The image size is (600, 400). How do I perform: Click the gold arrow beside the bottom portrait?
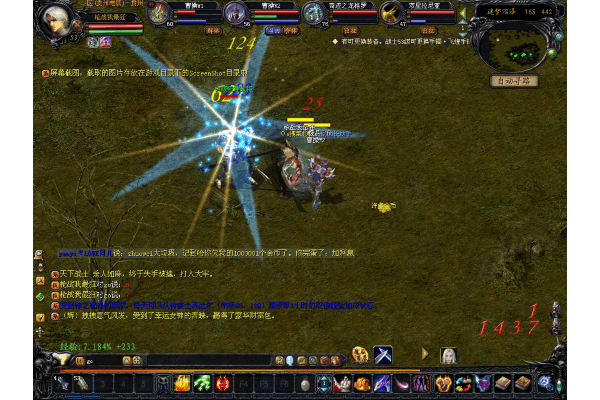pos(426,355)
